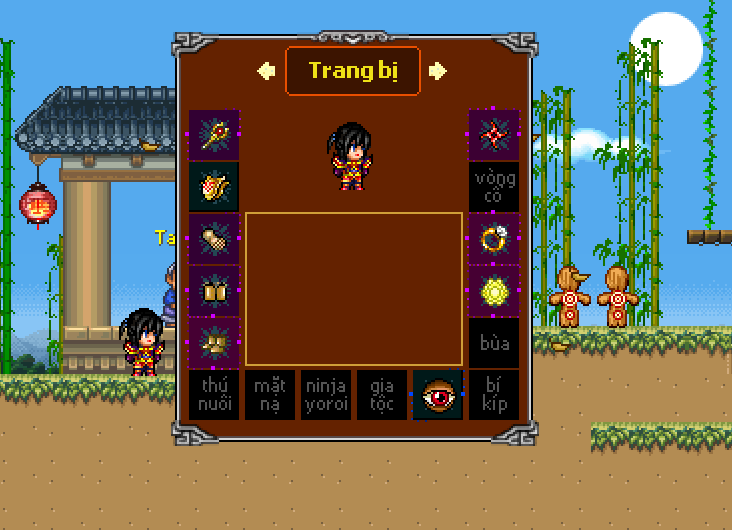Go to the previous panel with the left arrow
732x530 pixels.
pos(266,71)
